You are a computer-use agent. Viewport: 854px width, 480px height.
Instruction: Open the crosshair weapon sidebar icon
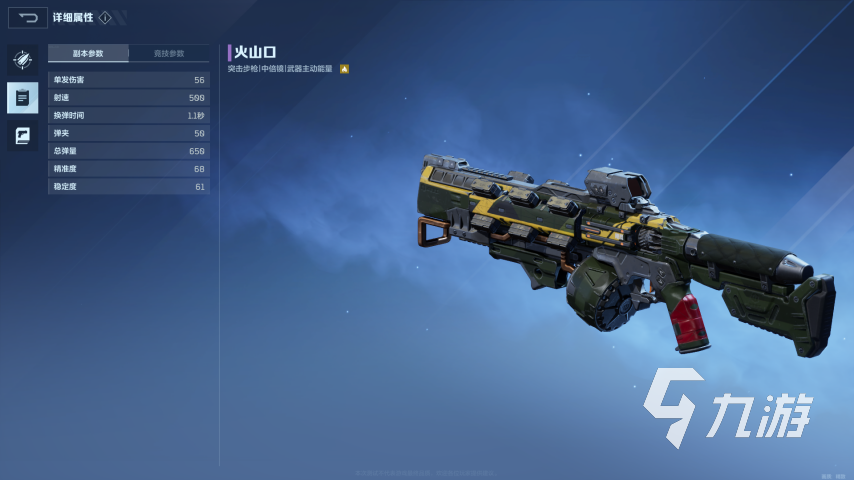(22, 60)
